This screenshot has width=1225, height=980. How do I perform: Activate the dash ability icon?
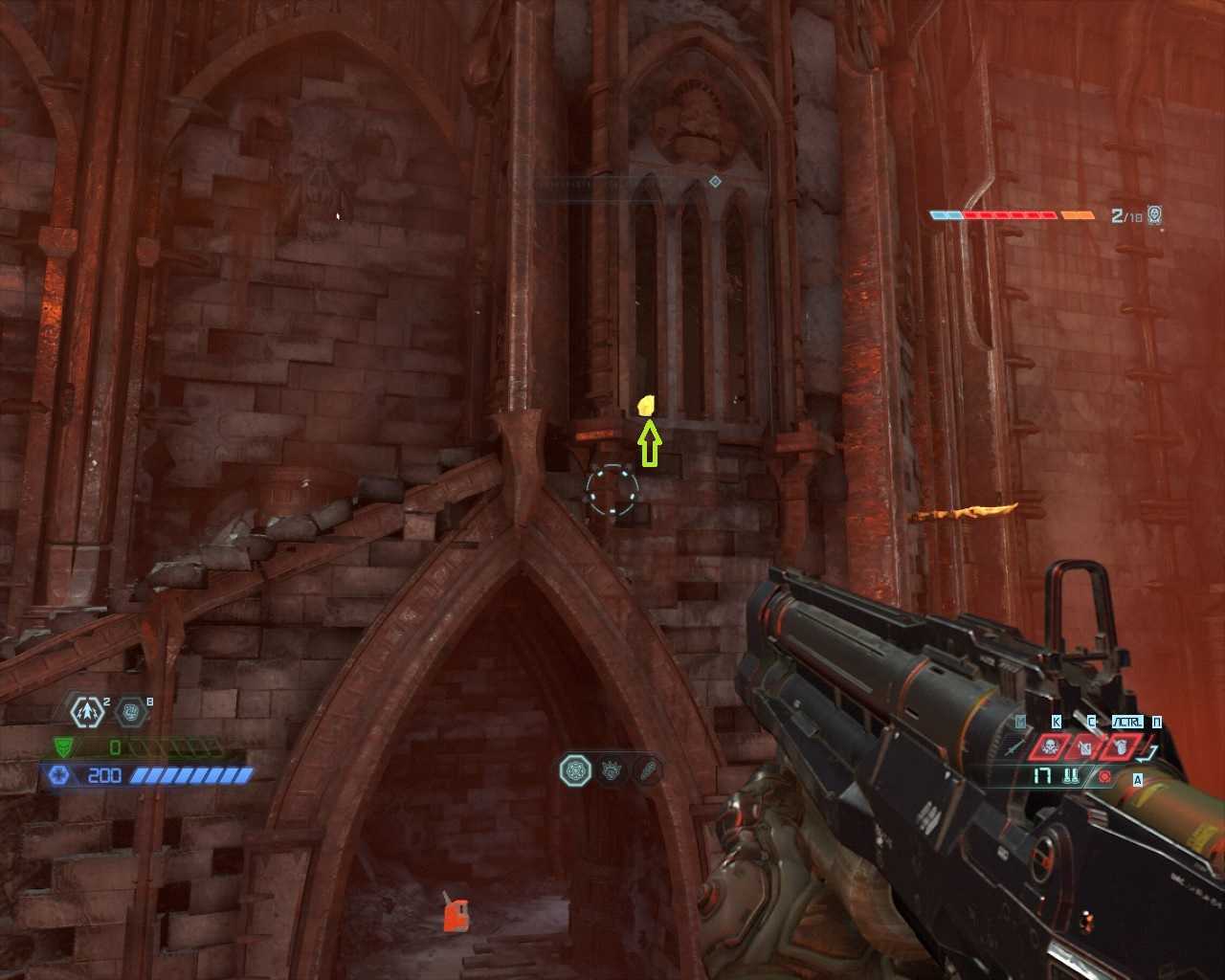point(87,712)
